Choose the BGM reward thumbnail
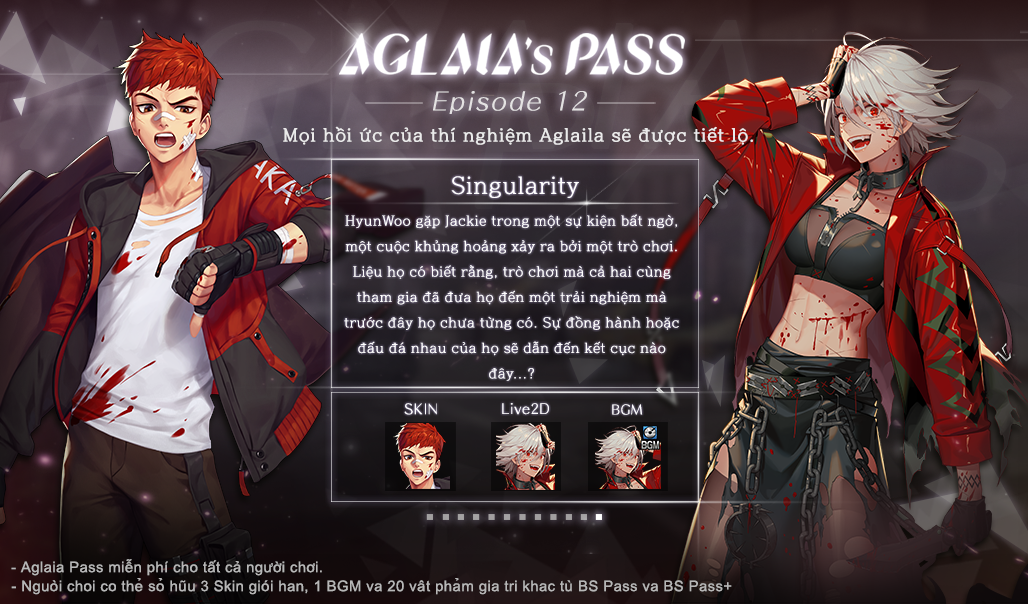 (x=627, y=456)
